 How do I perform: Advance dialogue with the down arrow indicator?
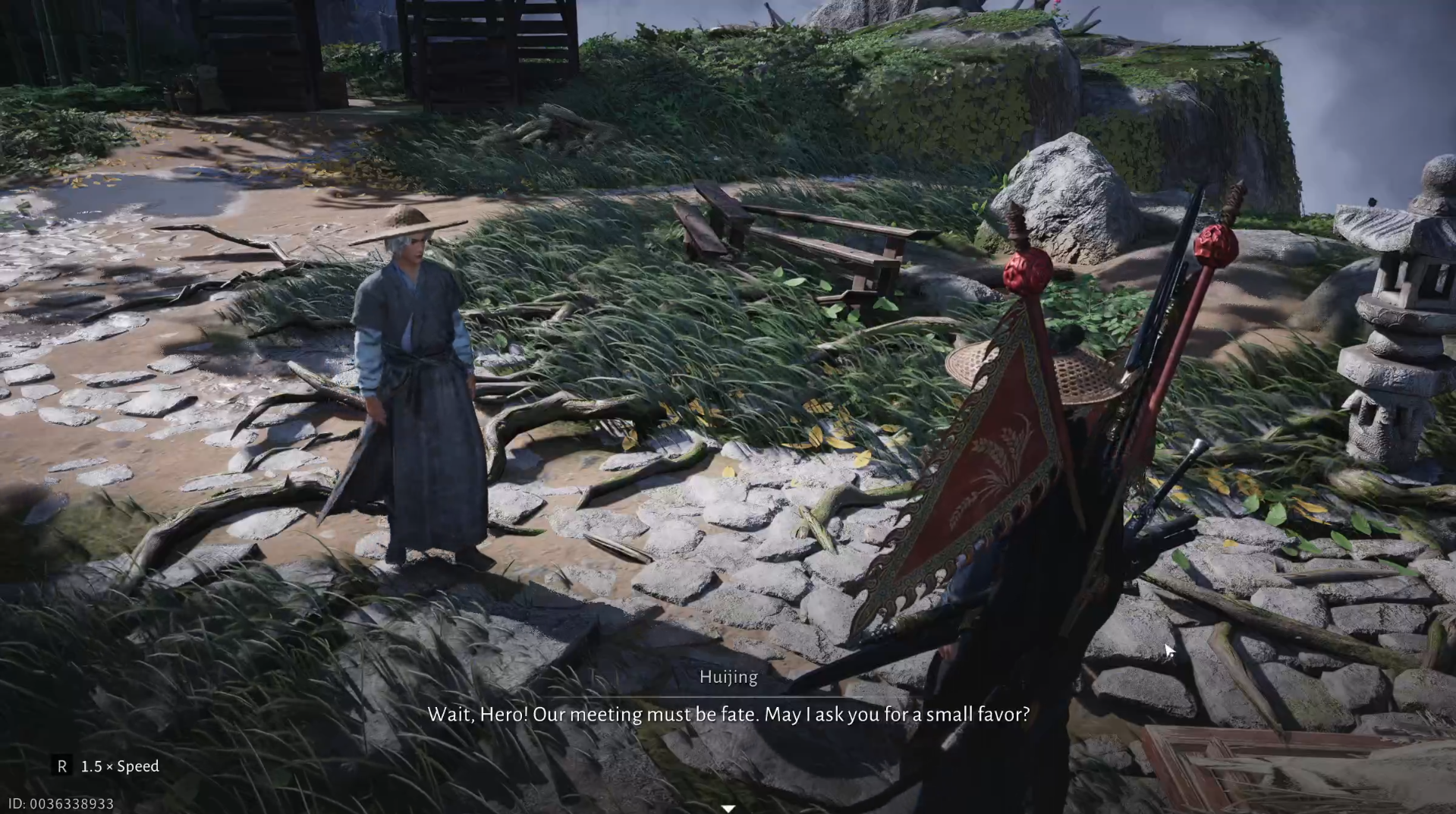[x=728, y=808]
